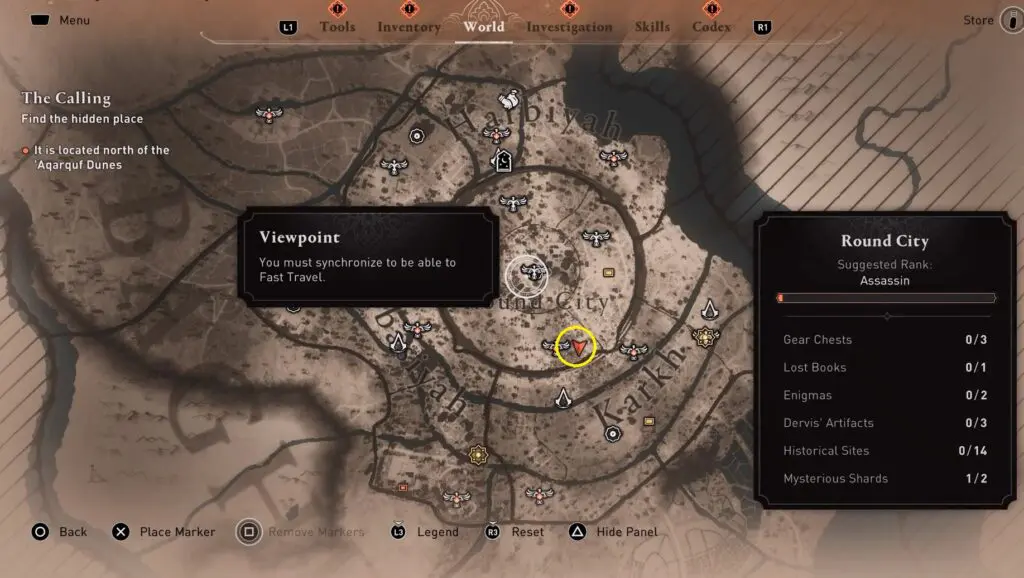Viewport: 1024px width, 578px height.
Task: Click the red player arrow marker
Action: pos(578,346)
